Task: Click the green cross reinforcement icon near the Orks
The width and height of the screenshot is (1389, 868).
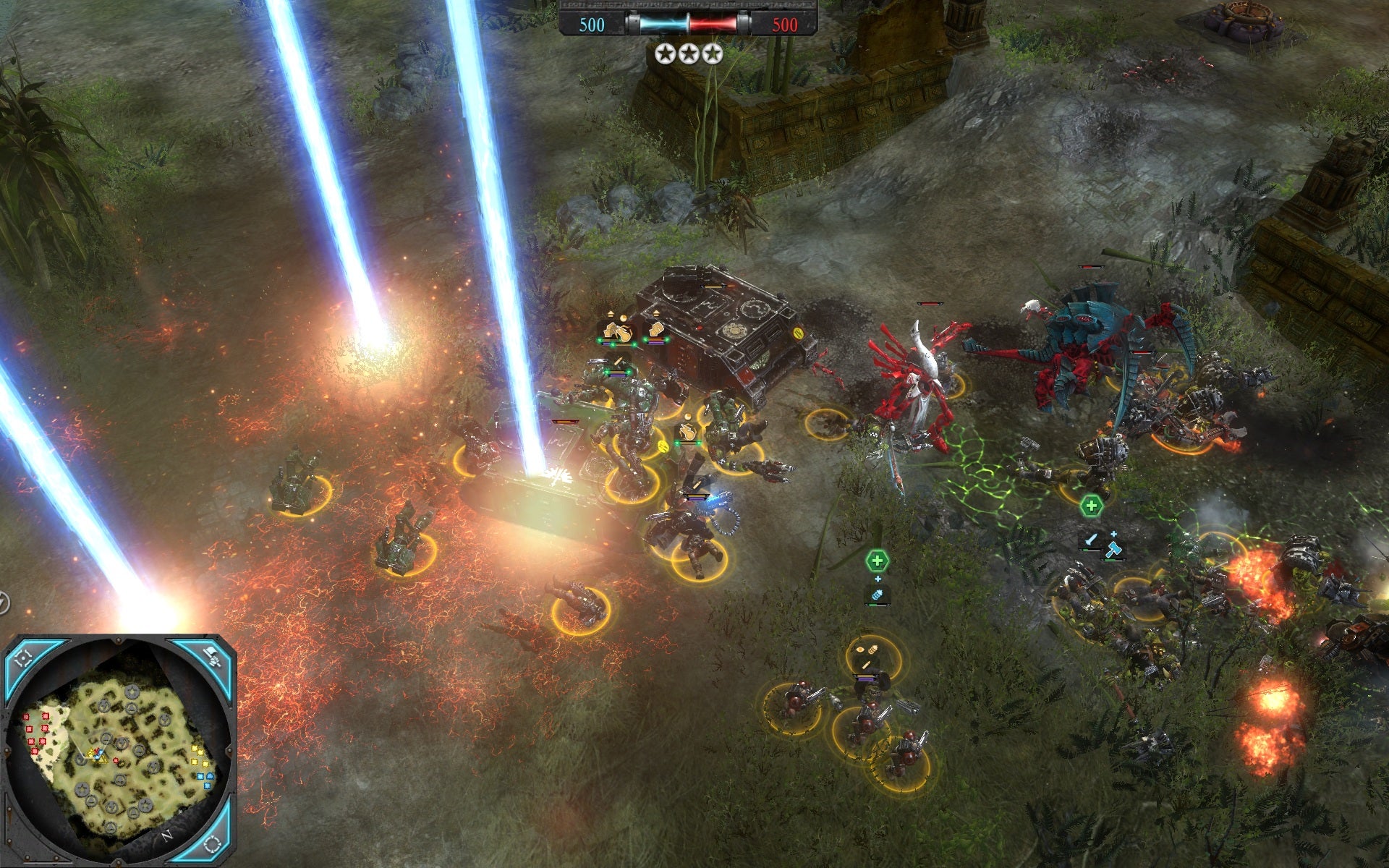Action: [x=1092, y=506]
